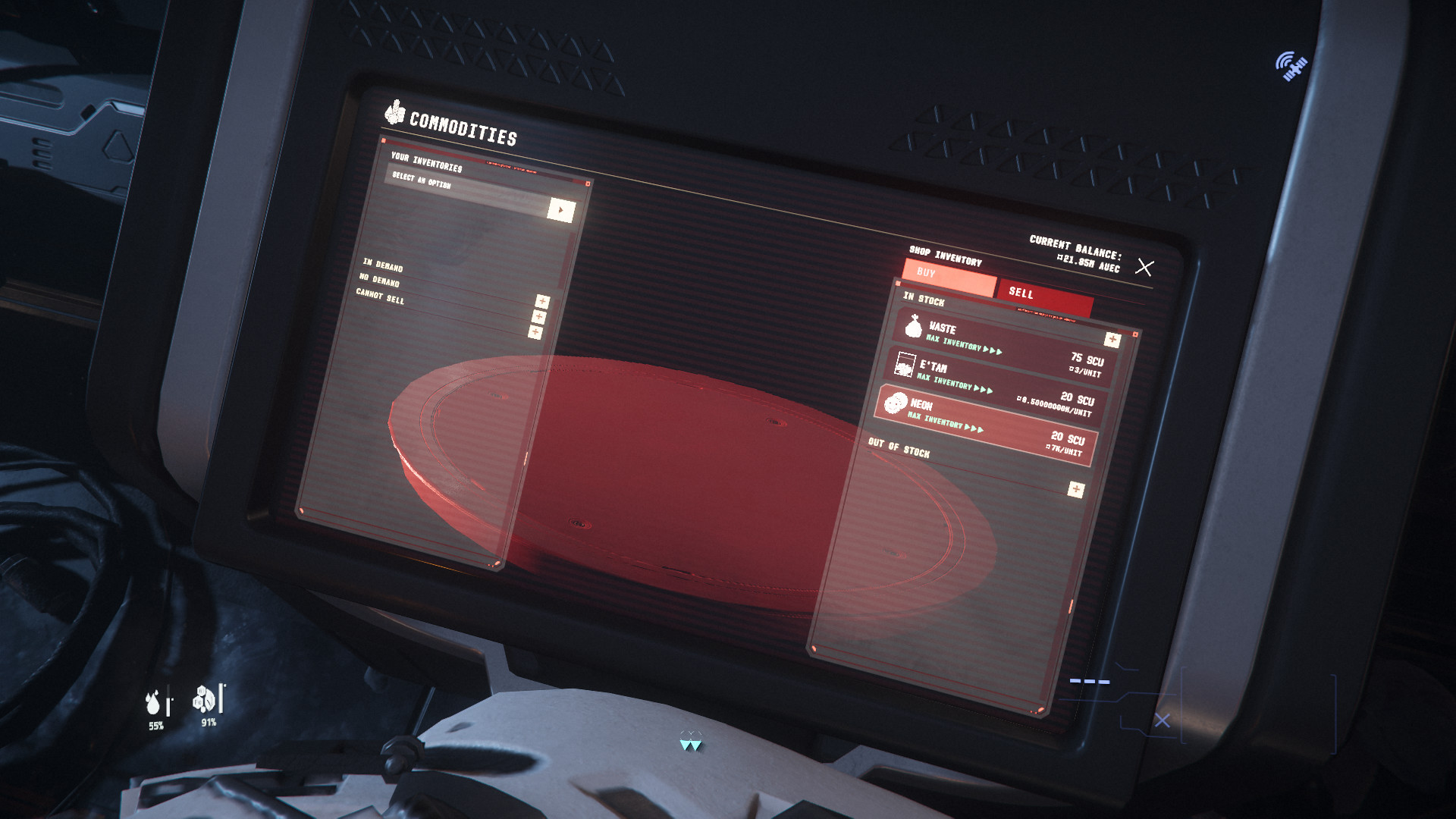
Task: Expand the Cannot Sell section
Action: coord(535,332)
